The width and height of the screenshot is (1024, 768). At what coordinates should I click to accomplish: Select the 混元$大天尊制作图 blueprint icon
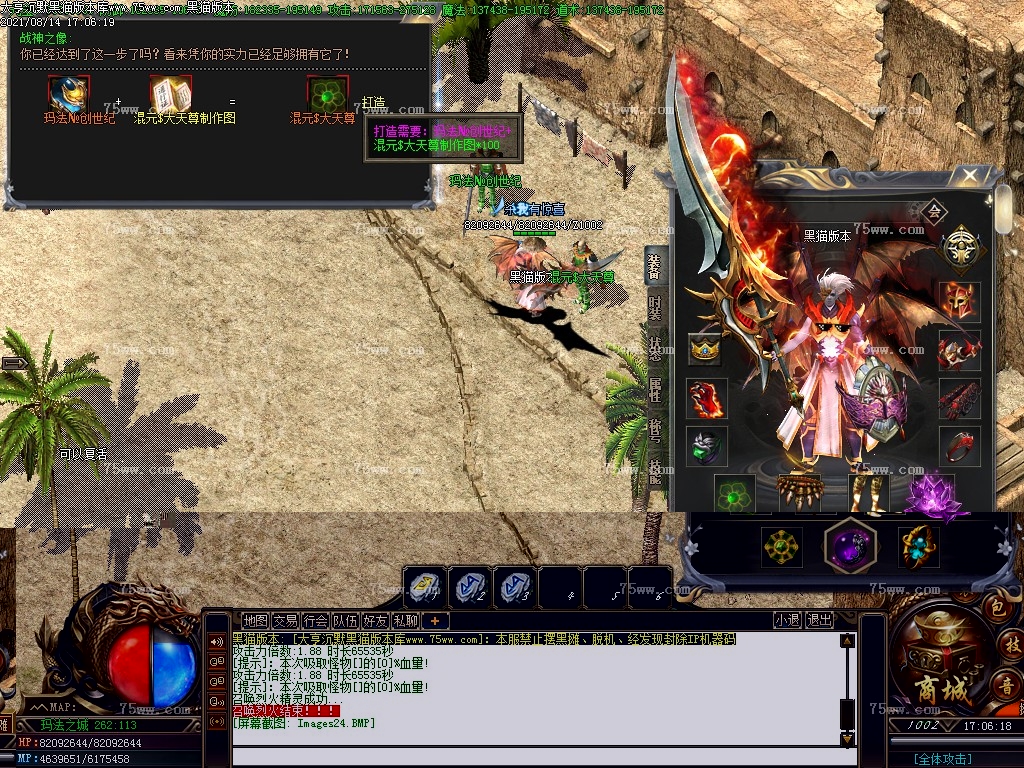pos(165,95)
